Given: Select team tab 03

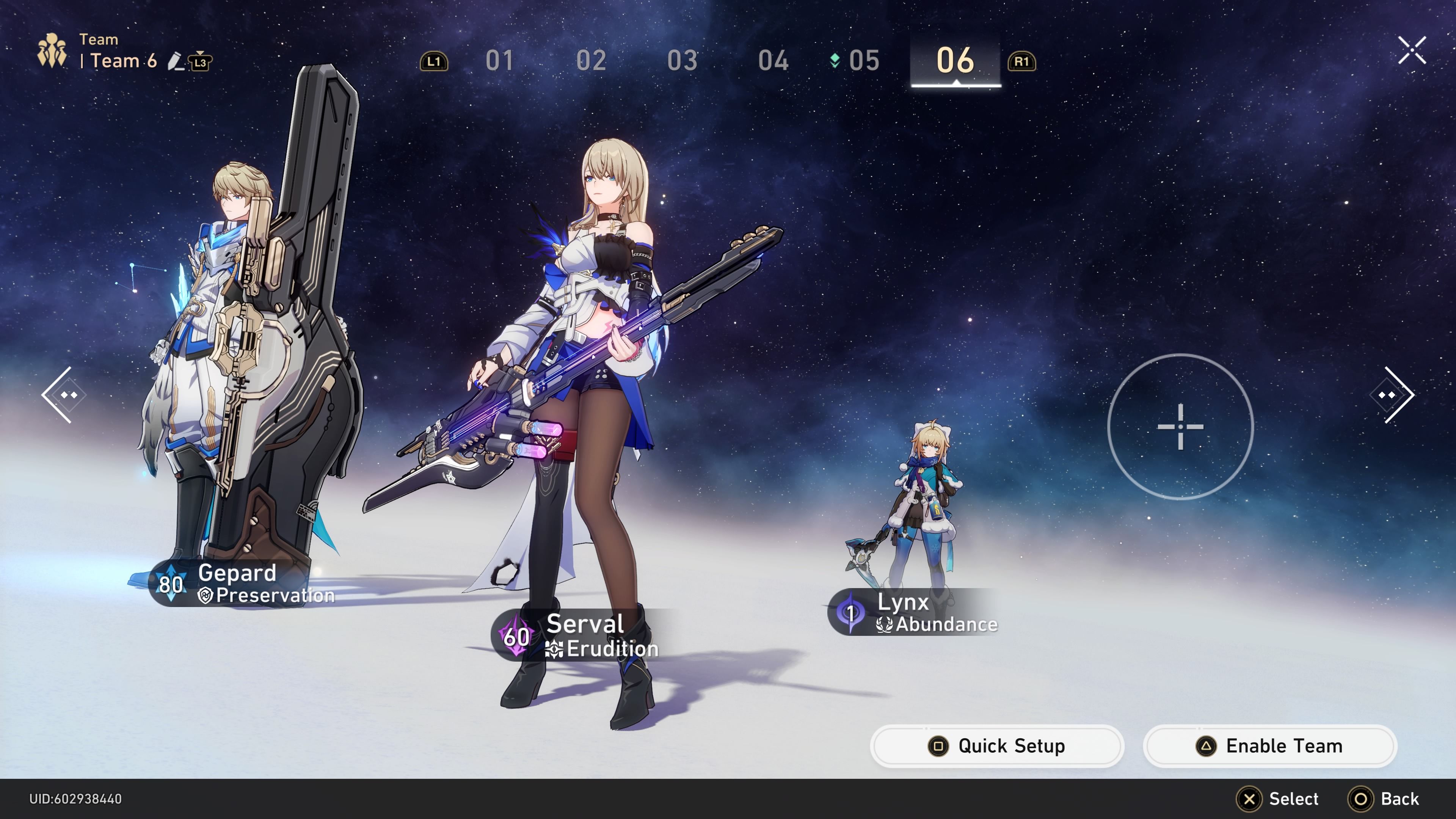Looking at the screenshot, I should click(x=682, y=61).
